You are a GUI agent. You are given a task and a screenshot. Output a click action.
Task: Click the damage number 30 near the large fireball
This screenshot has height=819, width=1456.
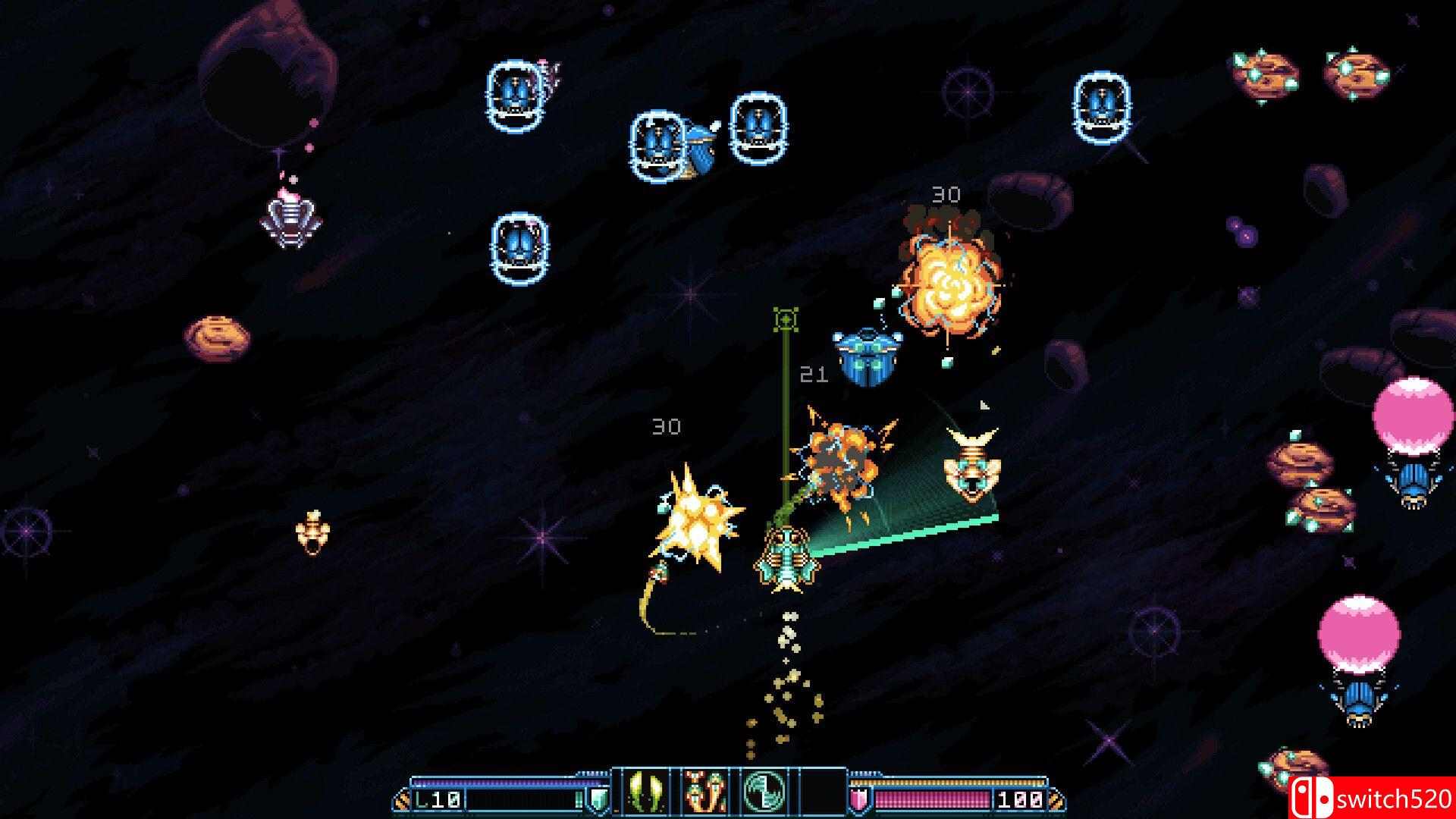946,194
